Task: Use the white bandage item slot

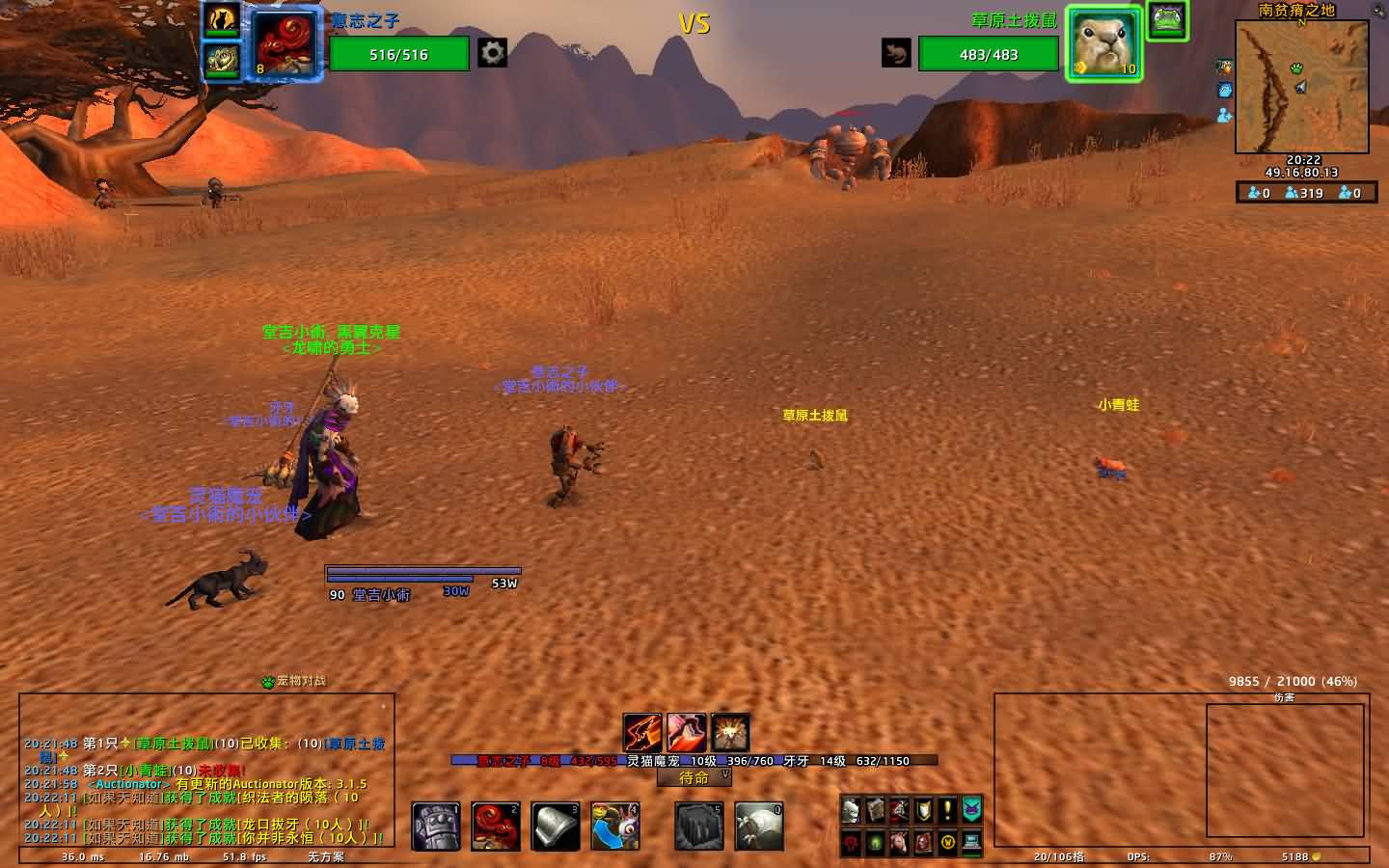Action: point(759,827)
